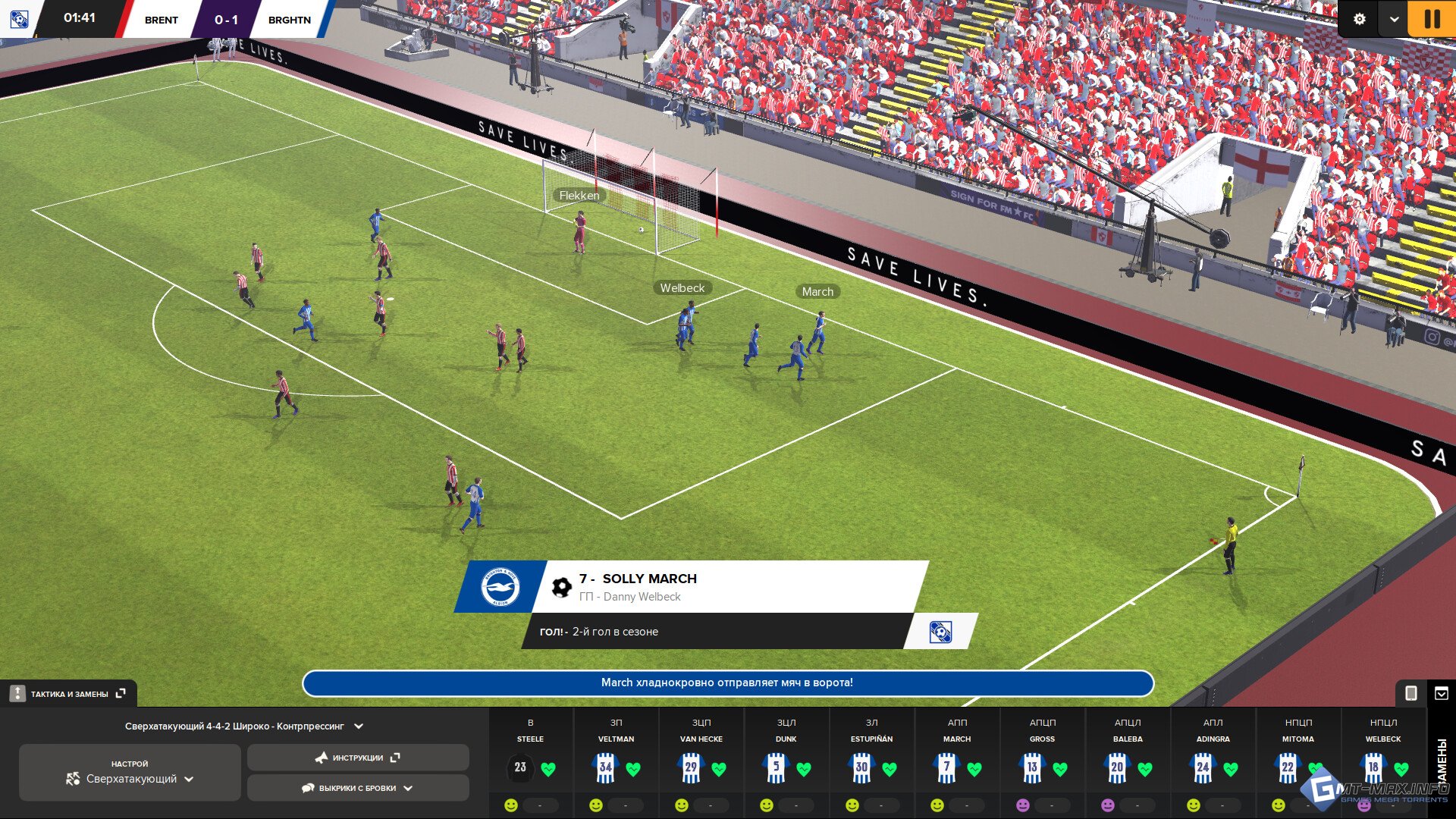Select goalkeeper Steele's player card

point(520,767)
